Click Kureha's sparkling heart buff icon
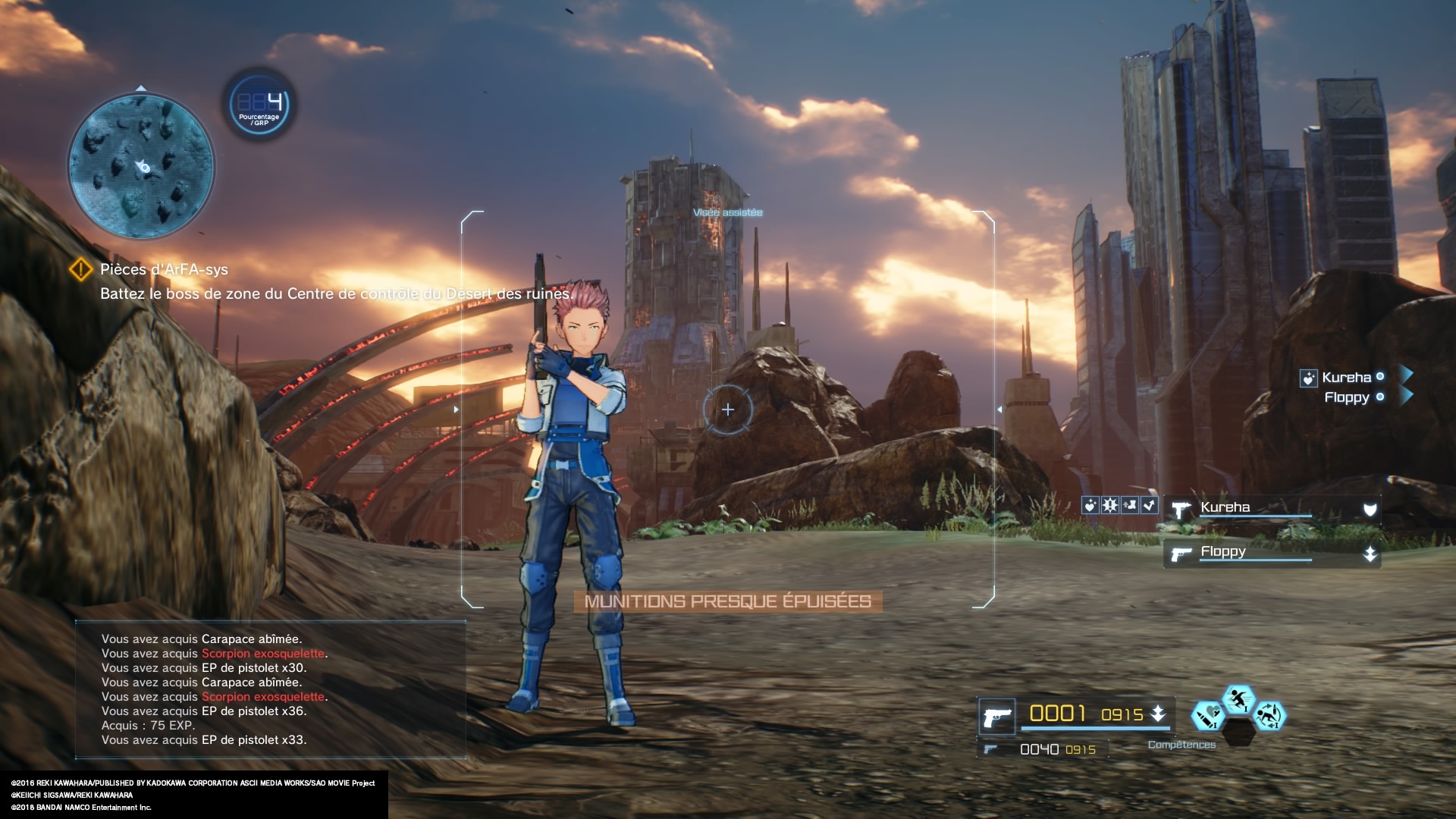This screenshot has width=1456, height=819. [1090, 505]
